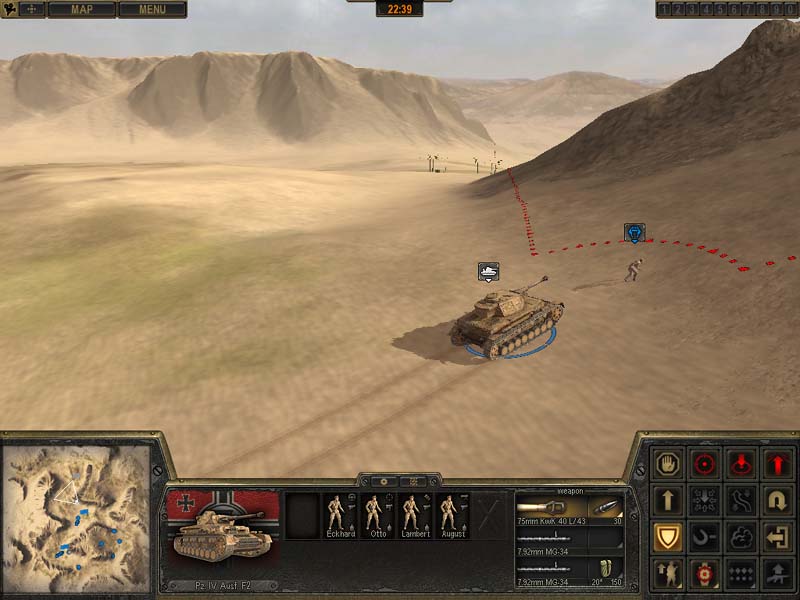Viewport: 800px width, 600px height.
Task: Click the tank icon above the panzer
Action: [x=488, y=271]
